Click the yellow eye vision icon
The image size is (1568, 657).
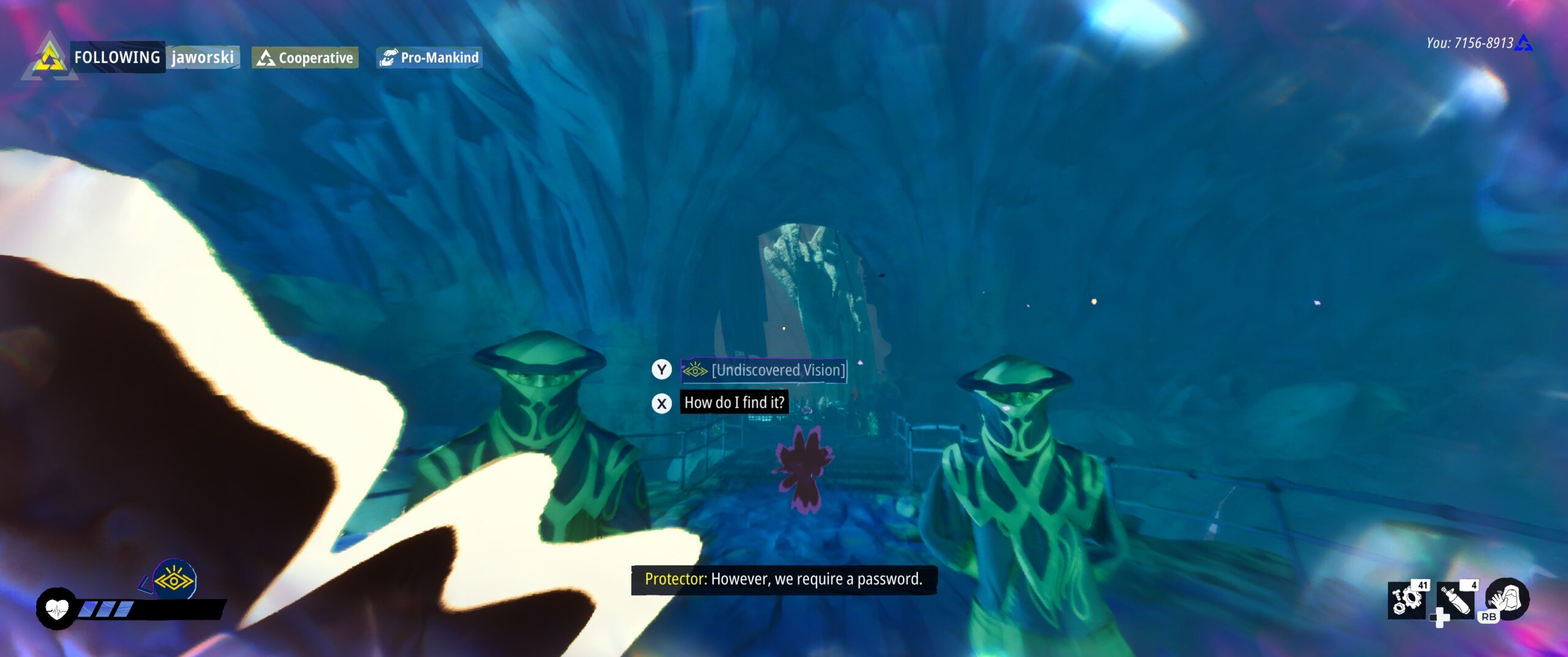click(x=174, y=579)
